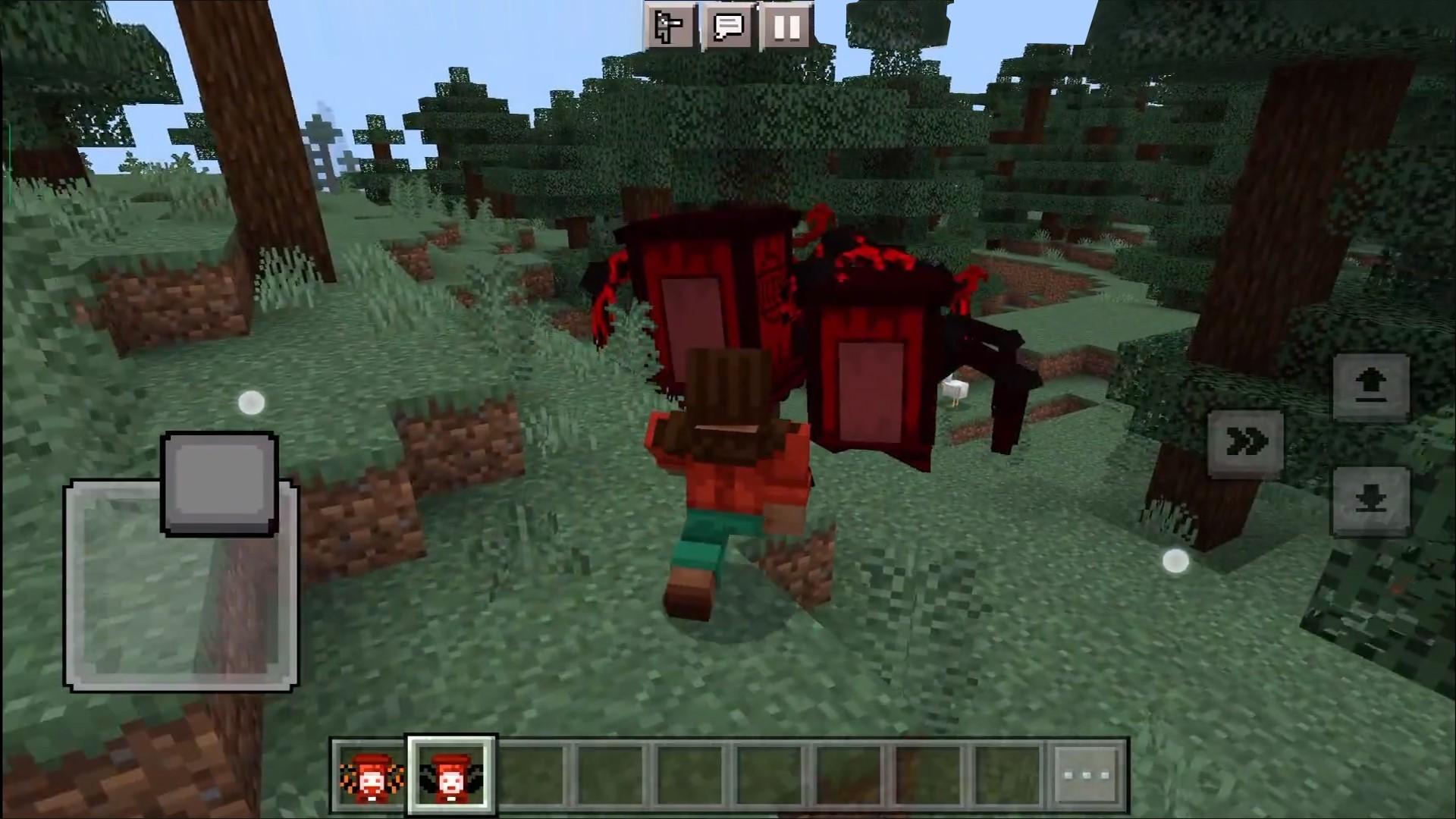Select the black-winged spawn egg slot
This screenshot has width=1456, height=819.
point(451,776)
